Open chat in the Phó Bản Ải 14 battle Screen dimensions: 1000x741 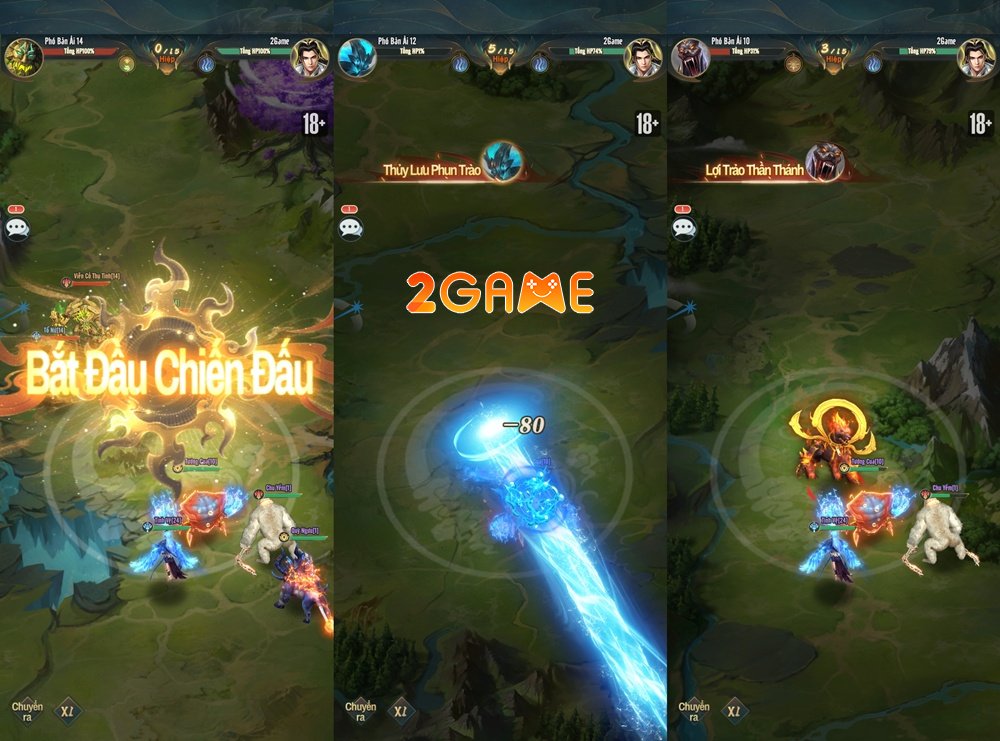point(17,227)
